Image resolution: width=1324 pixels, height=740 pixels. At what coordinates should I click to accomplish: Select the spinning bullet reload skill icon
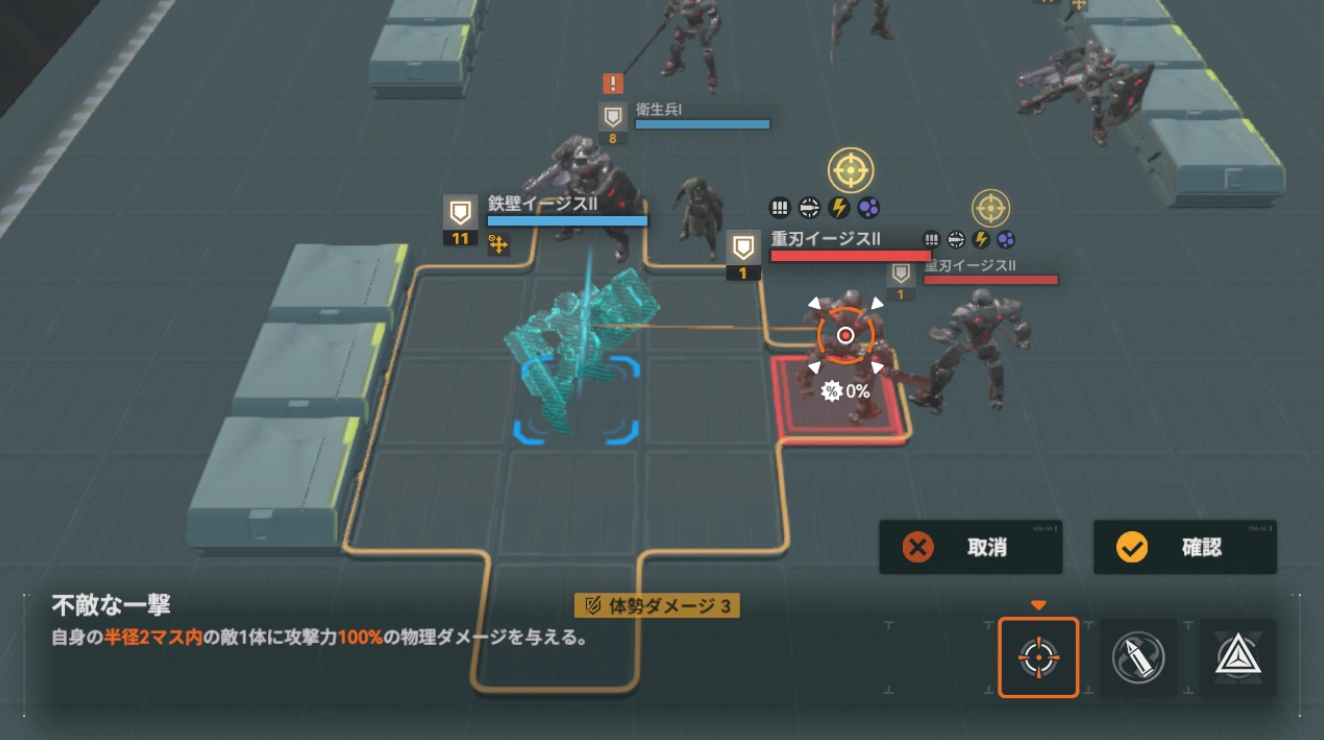pos(1139,656)
